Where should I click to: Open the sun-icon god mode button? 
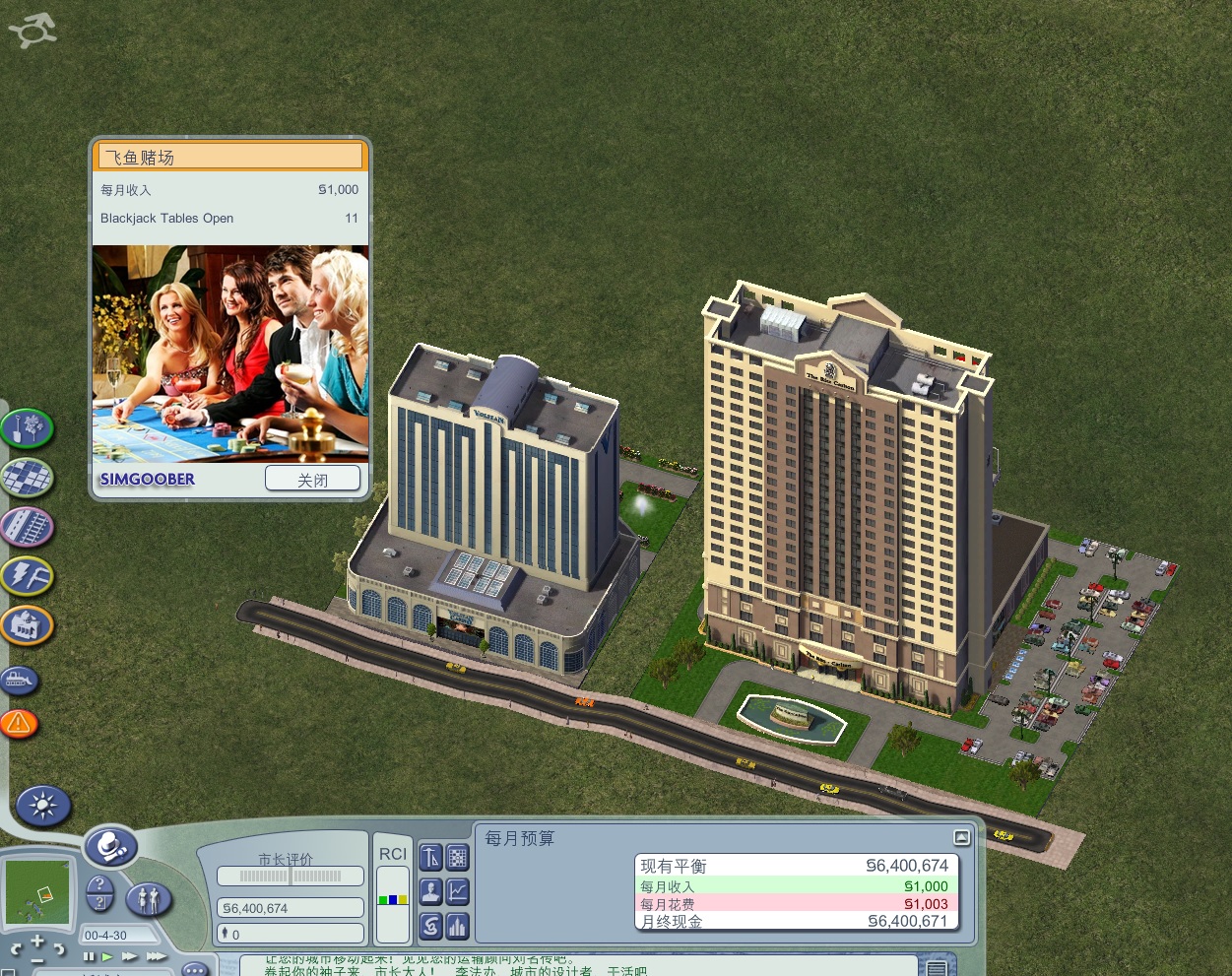pos(43,807)
